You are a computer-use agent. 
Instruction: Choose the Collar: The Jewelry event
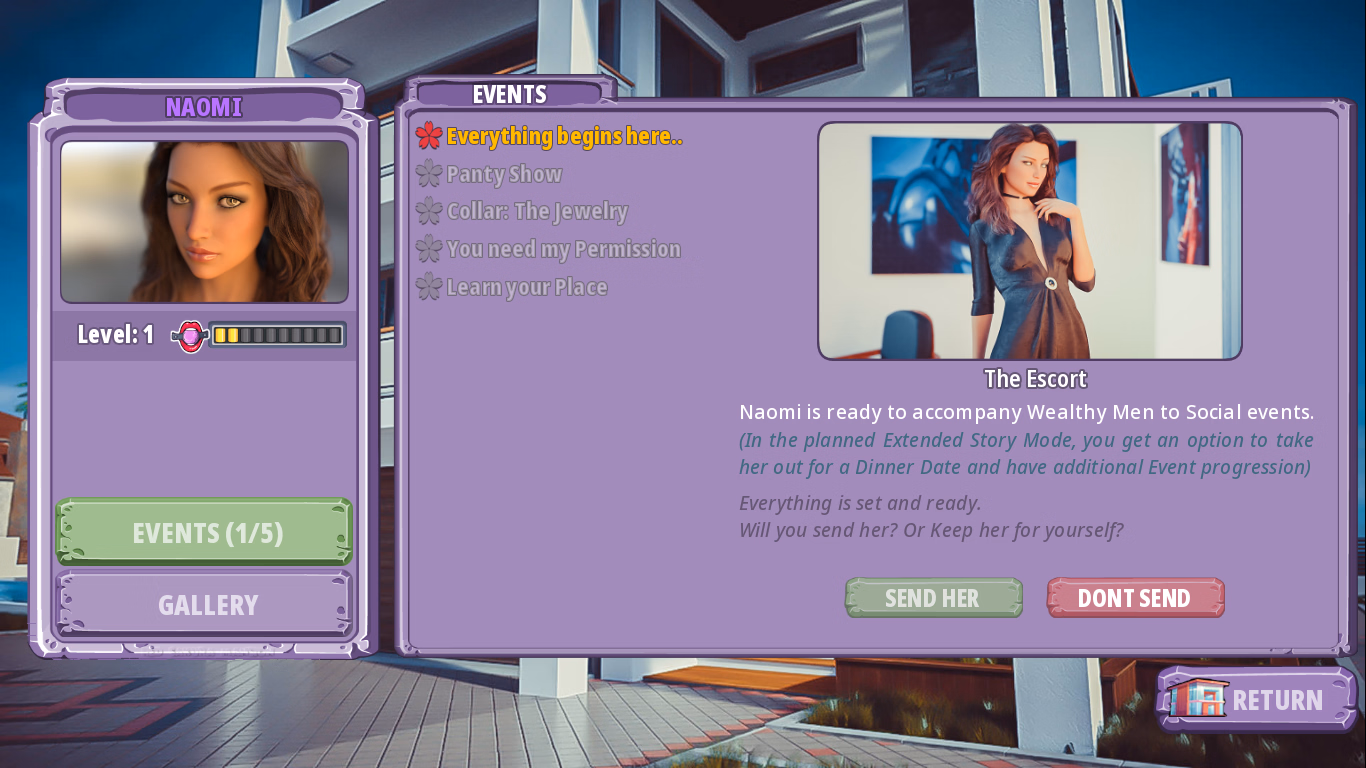click(x=537, y=211)
